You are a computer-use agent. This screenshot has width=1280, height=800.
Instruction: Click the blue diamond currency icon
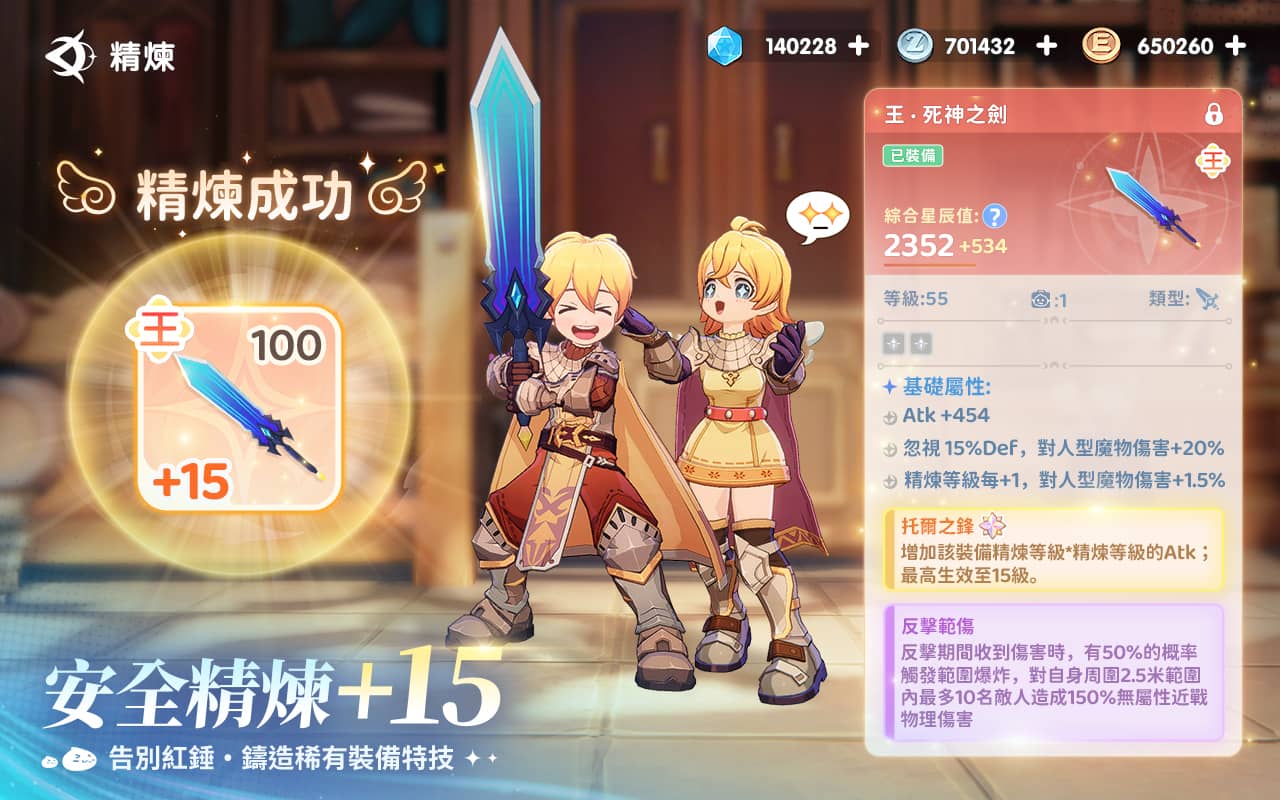(x=727, y=44)
